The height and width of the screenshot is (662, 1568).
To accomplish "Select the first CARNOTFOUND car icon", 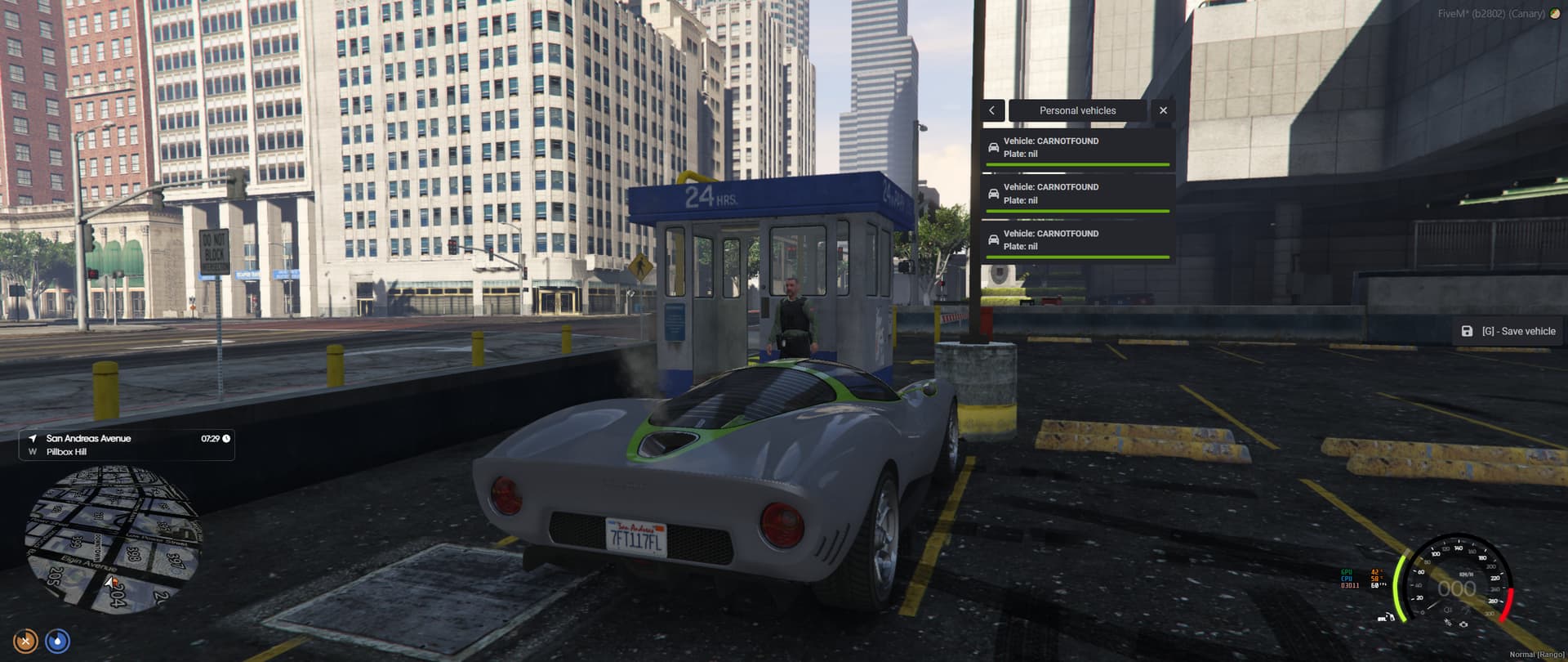I will click(993, 147).
